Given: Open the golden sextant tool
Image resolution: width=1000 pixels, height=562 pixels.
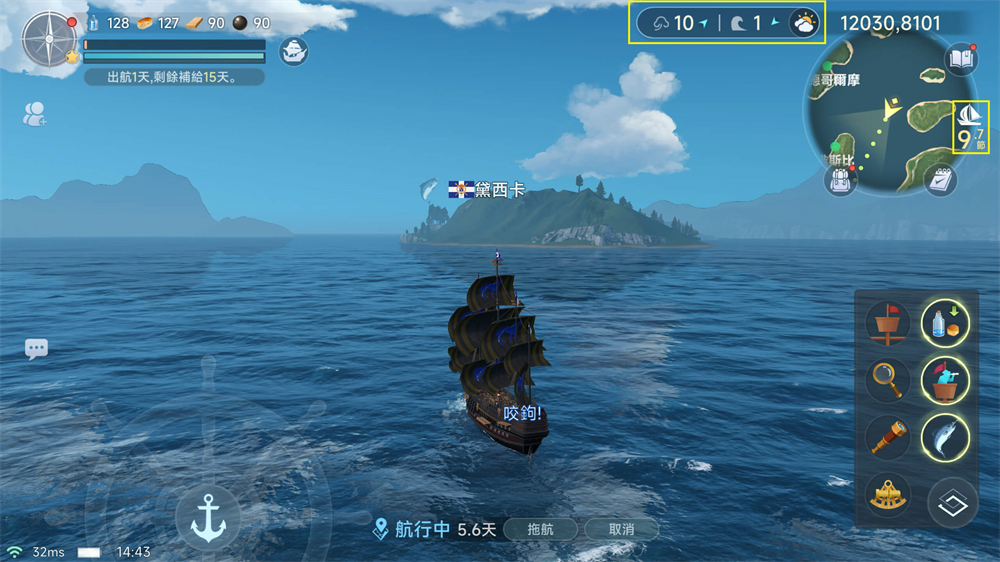Looking at the screenshot, I should click(x=887, y=496).
